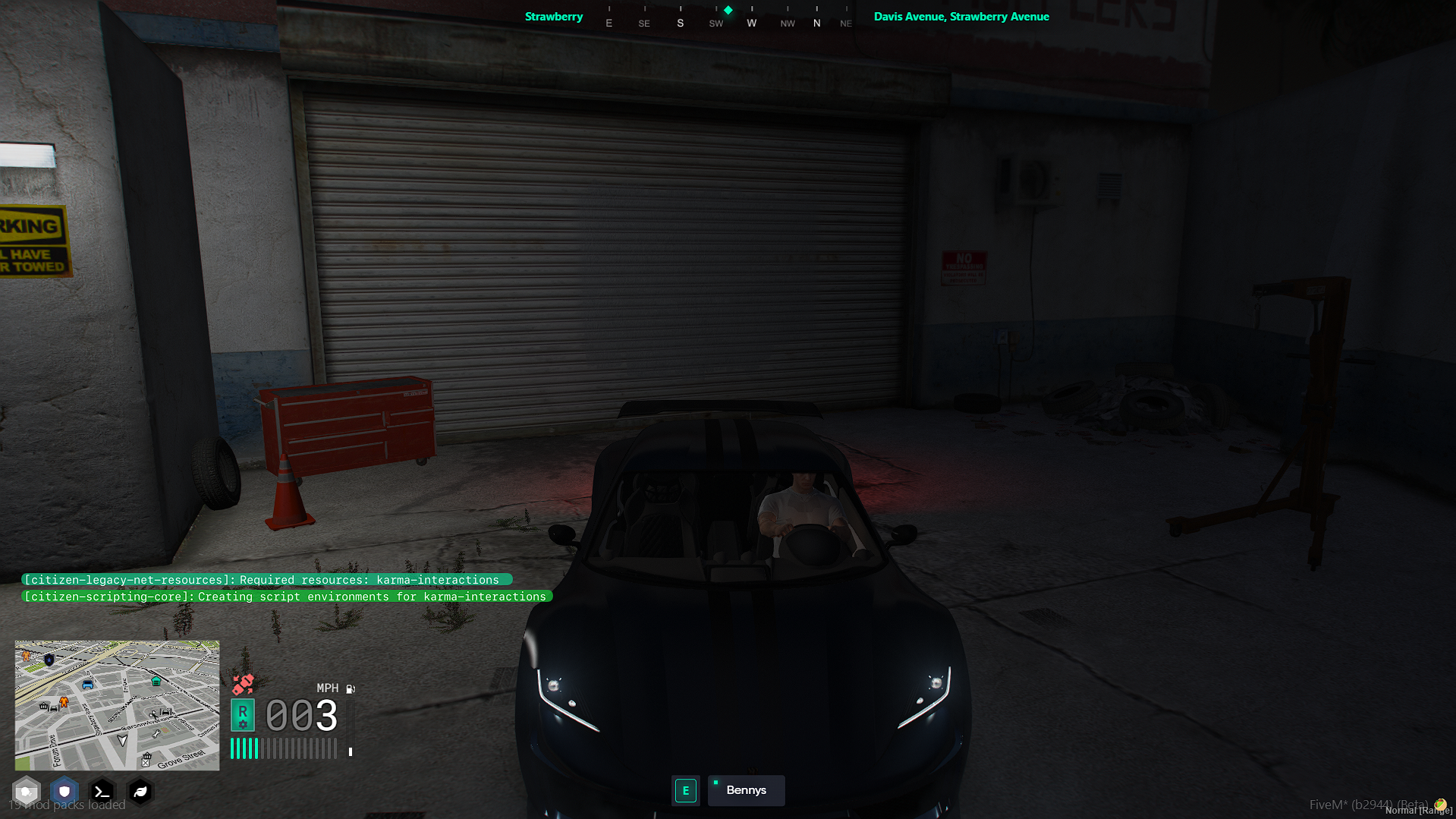The width and height of the screenshot is (1456, 819).
Task: Select the Bennys interaction option
Action: click(746, 790)
